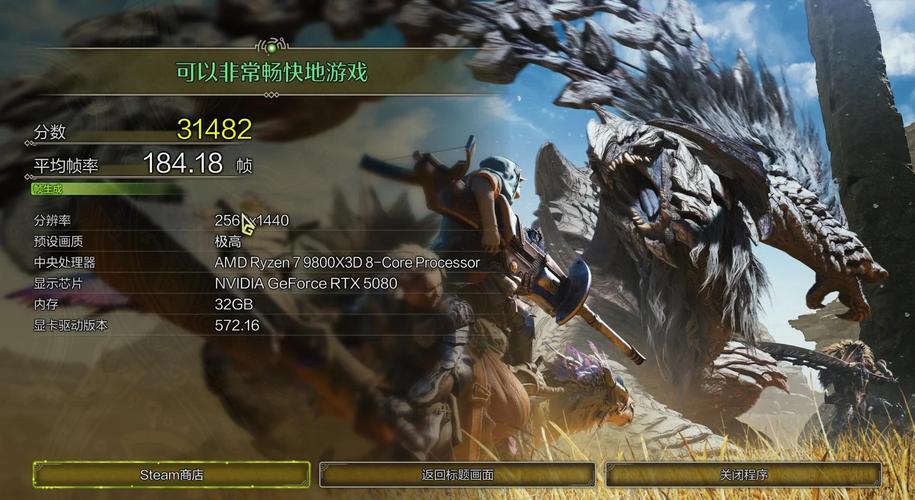Open the Steam商店 button
The height and width of the screenshot is (500, 915).
click(171, 475)
